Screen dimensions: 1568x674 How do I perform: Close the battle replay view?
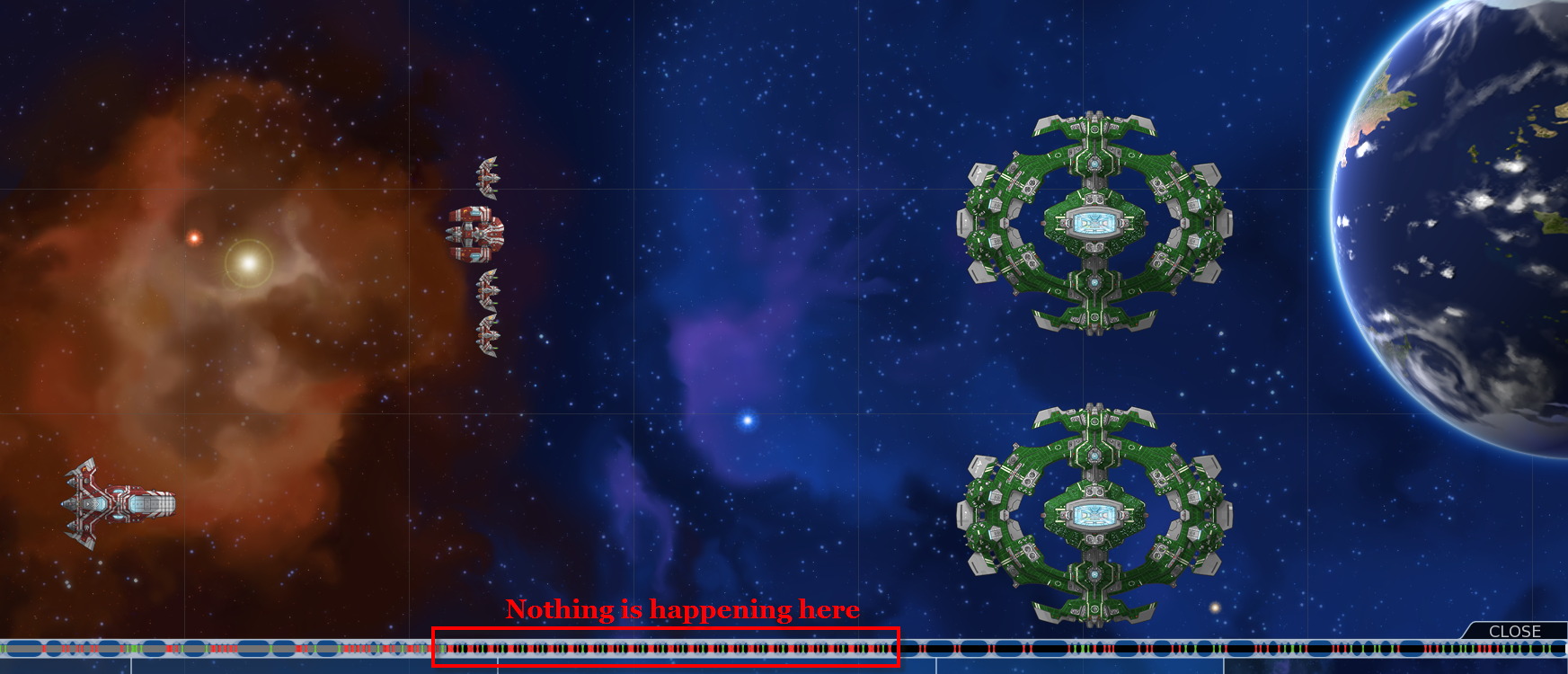click(1514, 631)
